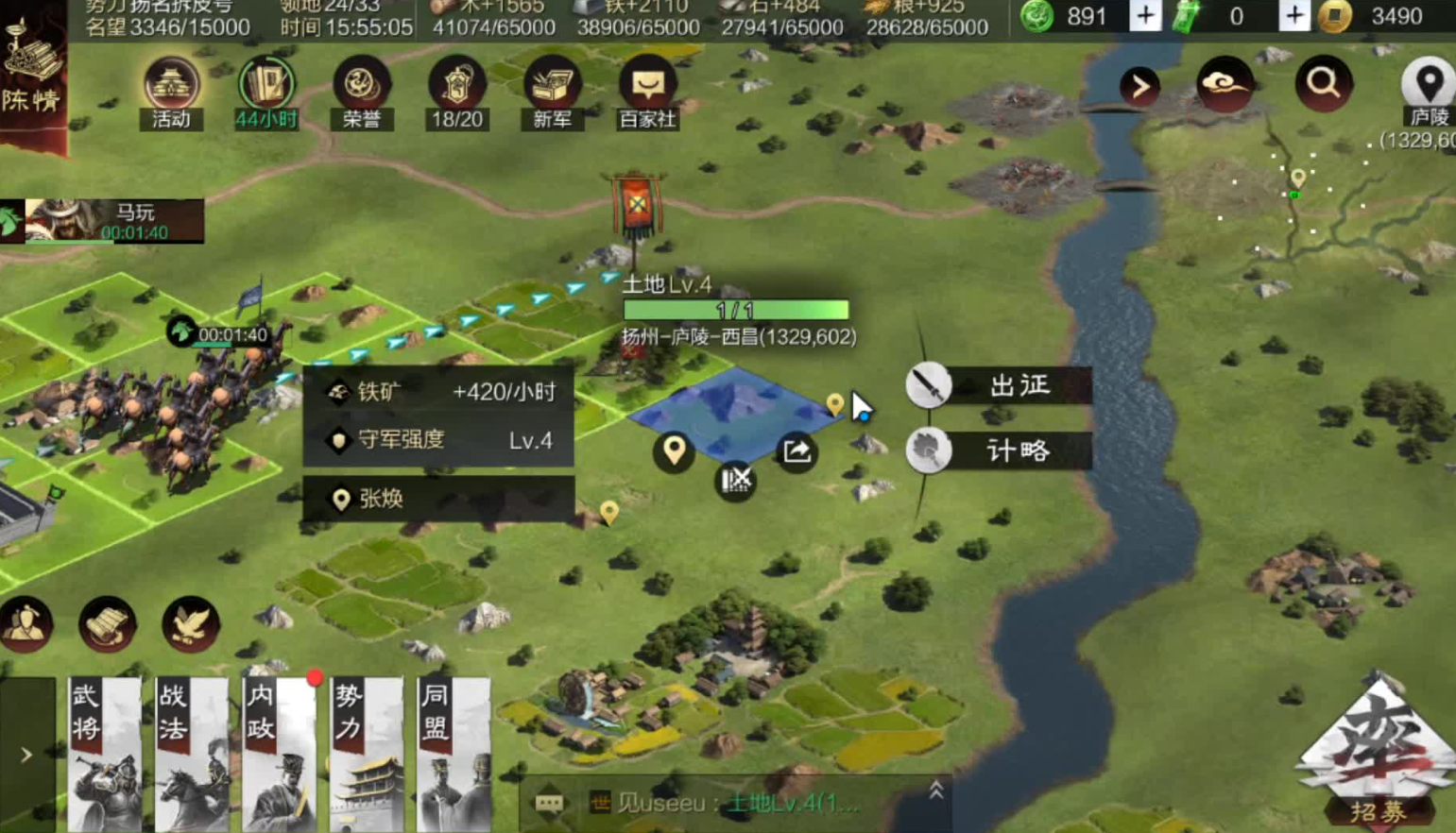Open the 内政 internal affairs menu
The width and height of the screenshot is (1456, 833).
(x=280, y=754)
